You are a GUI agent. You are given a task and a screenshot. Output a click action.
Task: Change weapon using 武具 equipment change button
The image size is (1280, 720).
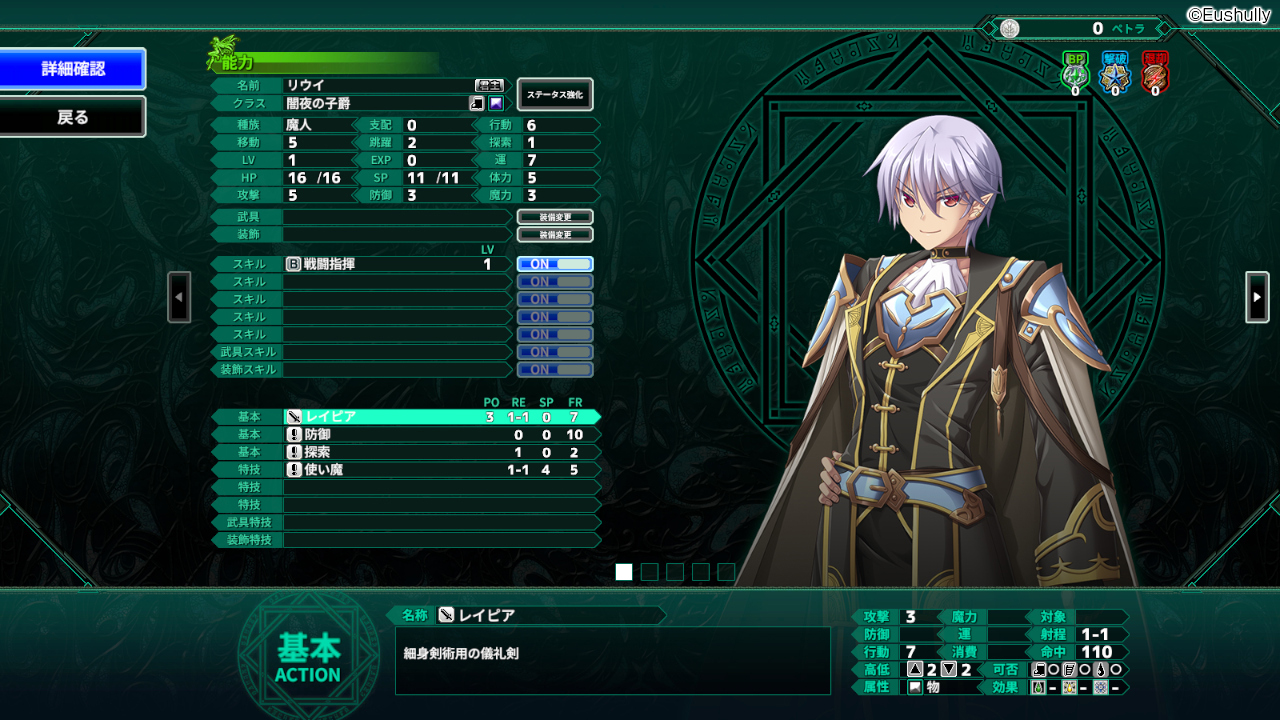pyautogui.click(x=555, y=217)
